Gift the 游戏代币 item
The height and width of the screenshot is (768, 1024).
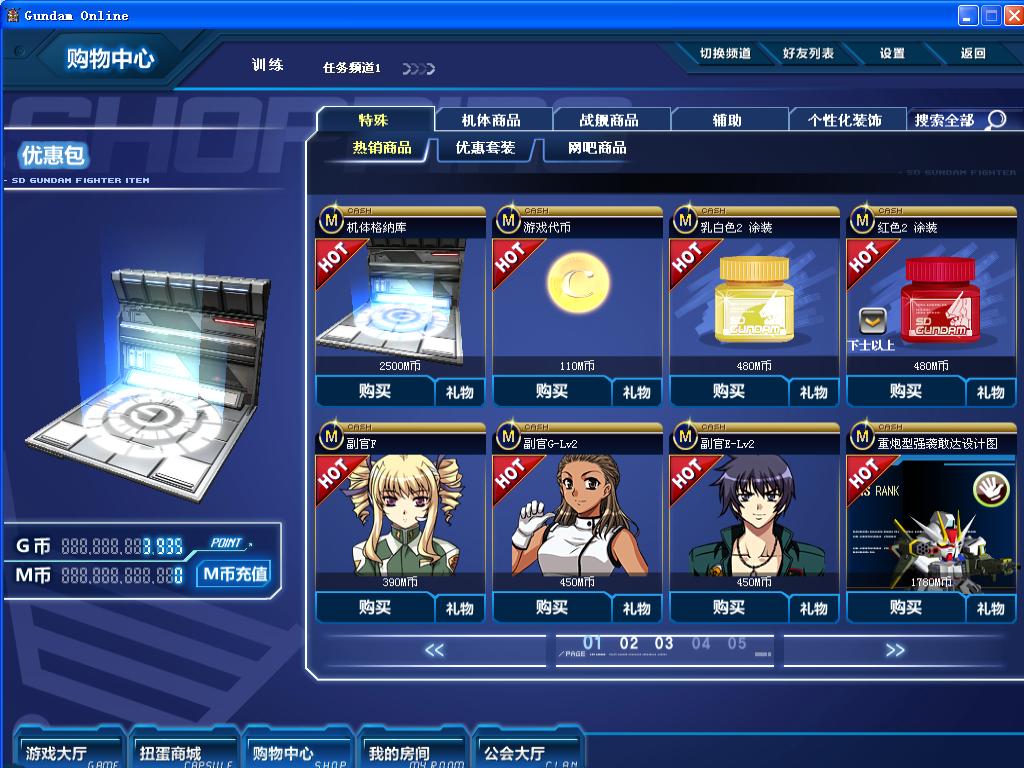(x=637, y=392)
